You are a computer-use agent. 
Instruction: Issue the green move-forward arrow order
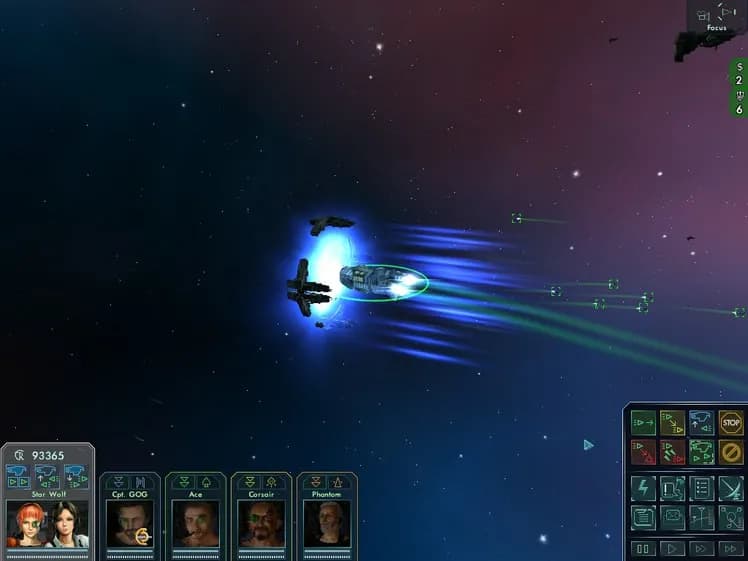[x=643, y=423]
